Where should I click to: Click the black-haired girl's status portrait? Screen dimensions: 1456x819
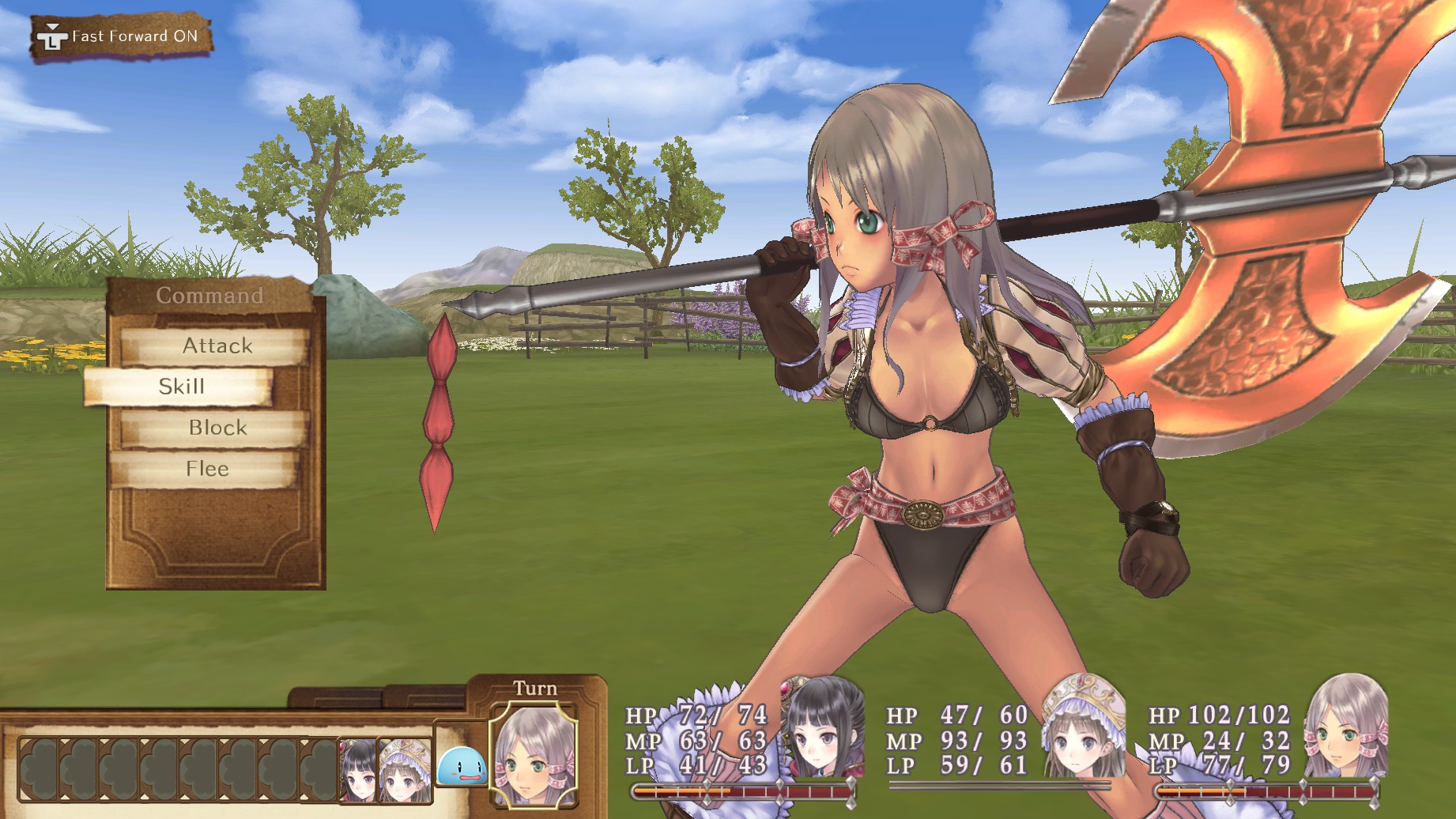(823, 727)
